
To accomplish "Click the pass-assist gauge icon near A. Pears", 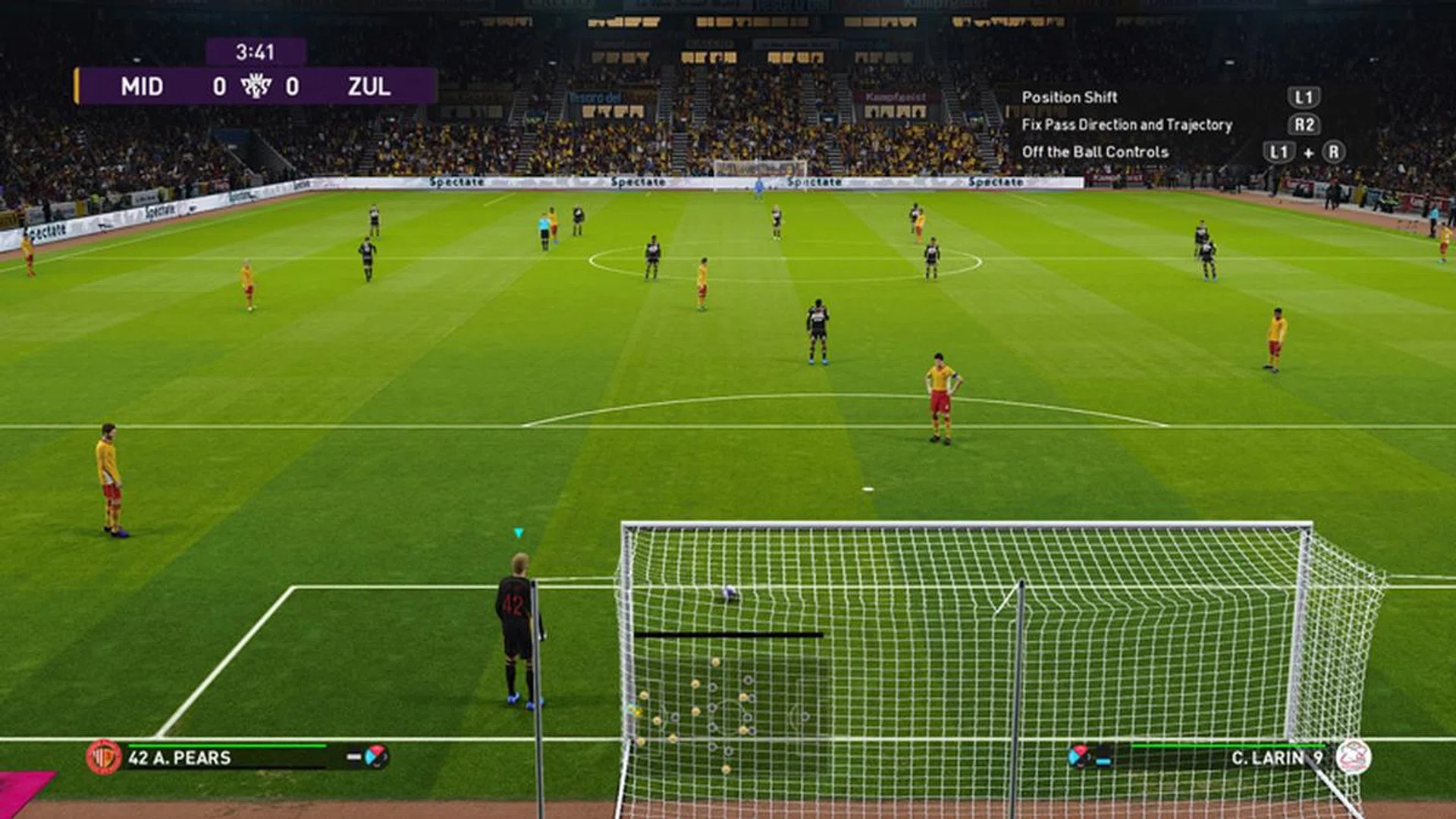I will [x=374, y=757].
